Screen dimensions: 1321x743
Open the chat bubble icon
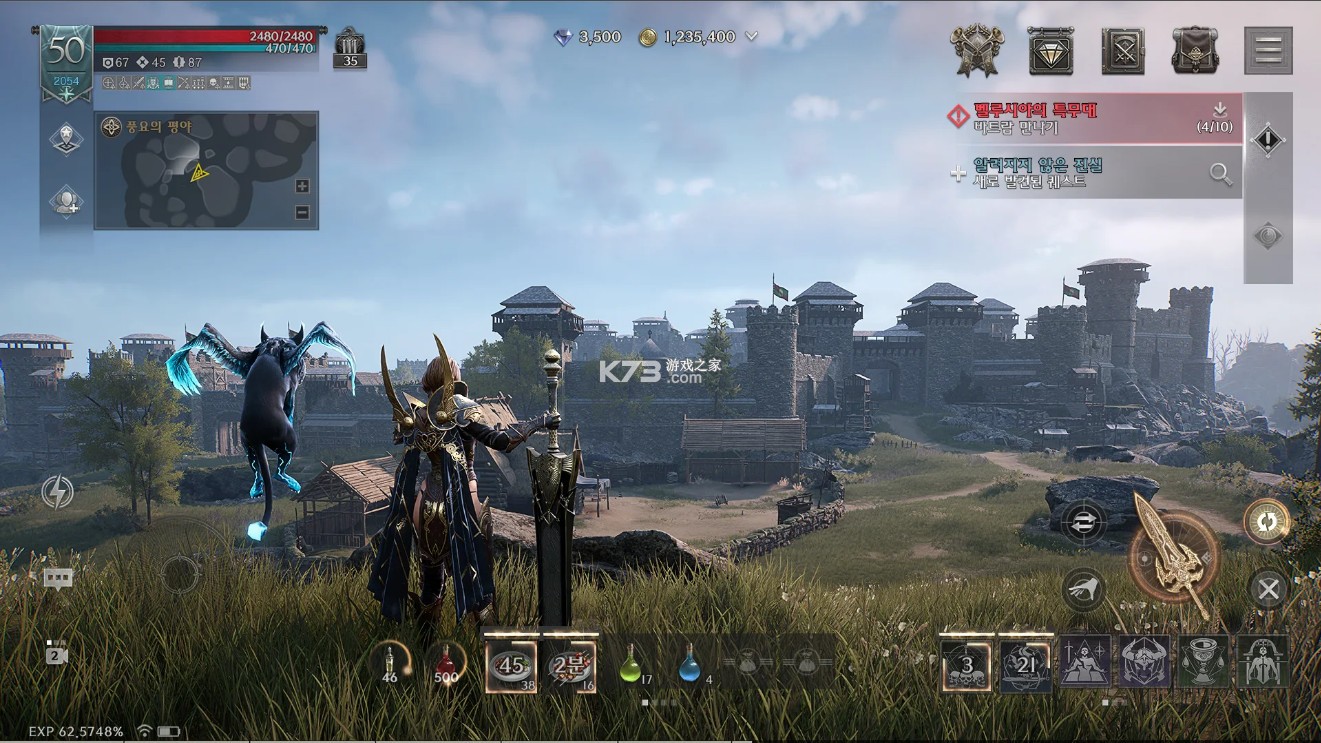pyautogui.click(x=58, y=578)
